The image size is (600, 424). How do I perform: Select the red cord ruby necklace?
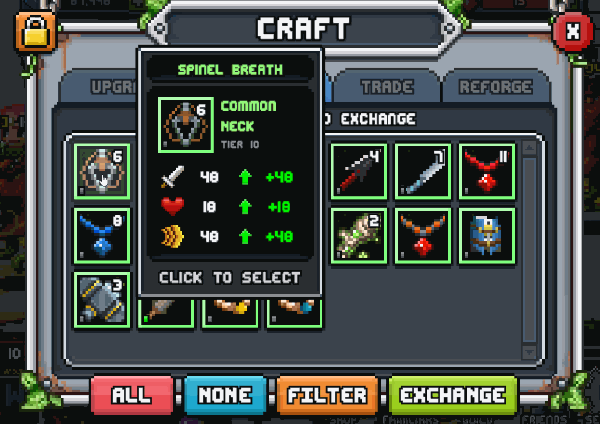487,171
